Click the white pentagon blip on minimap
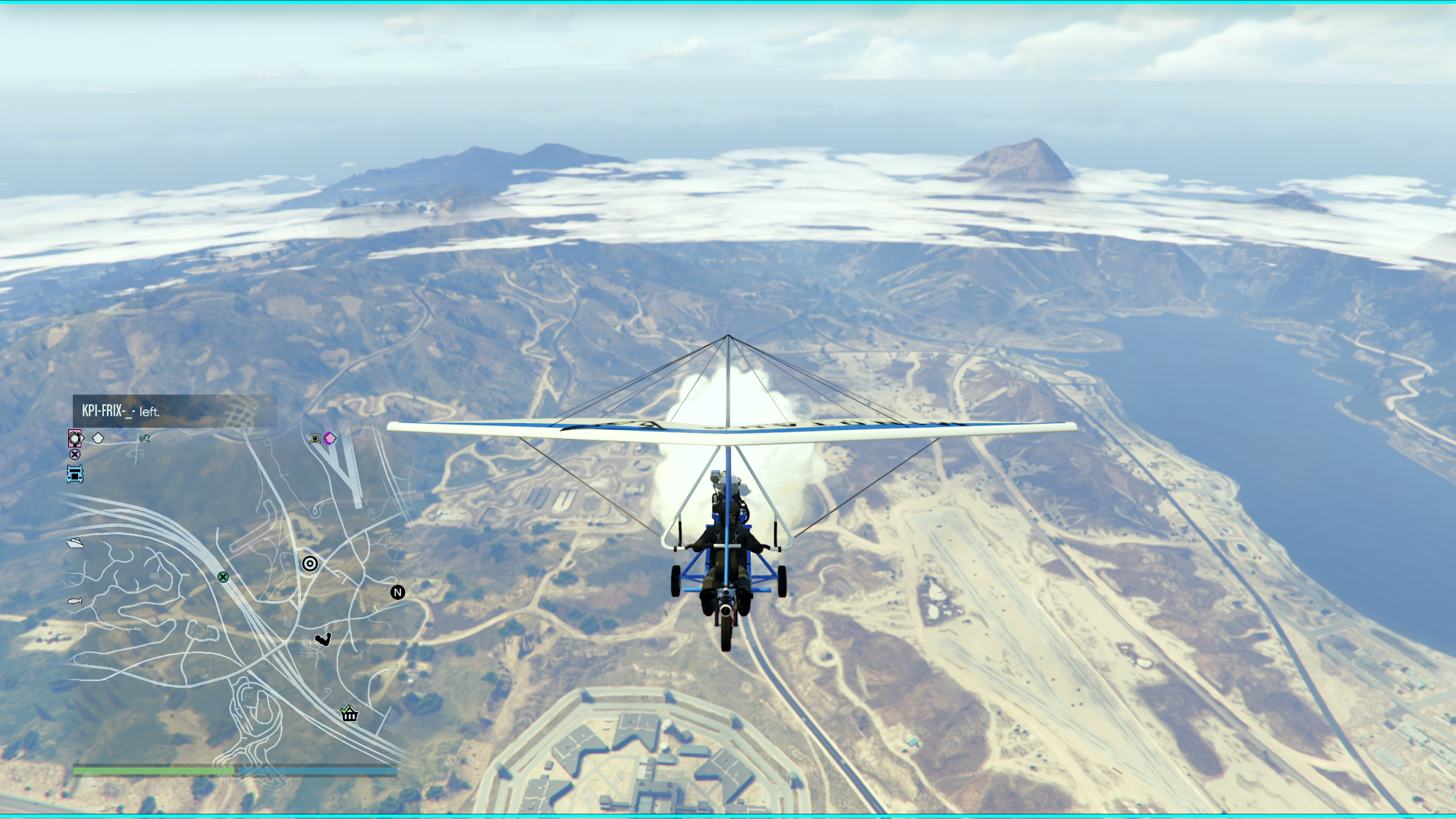 click(98, 438)
